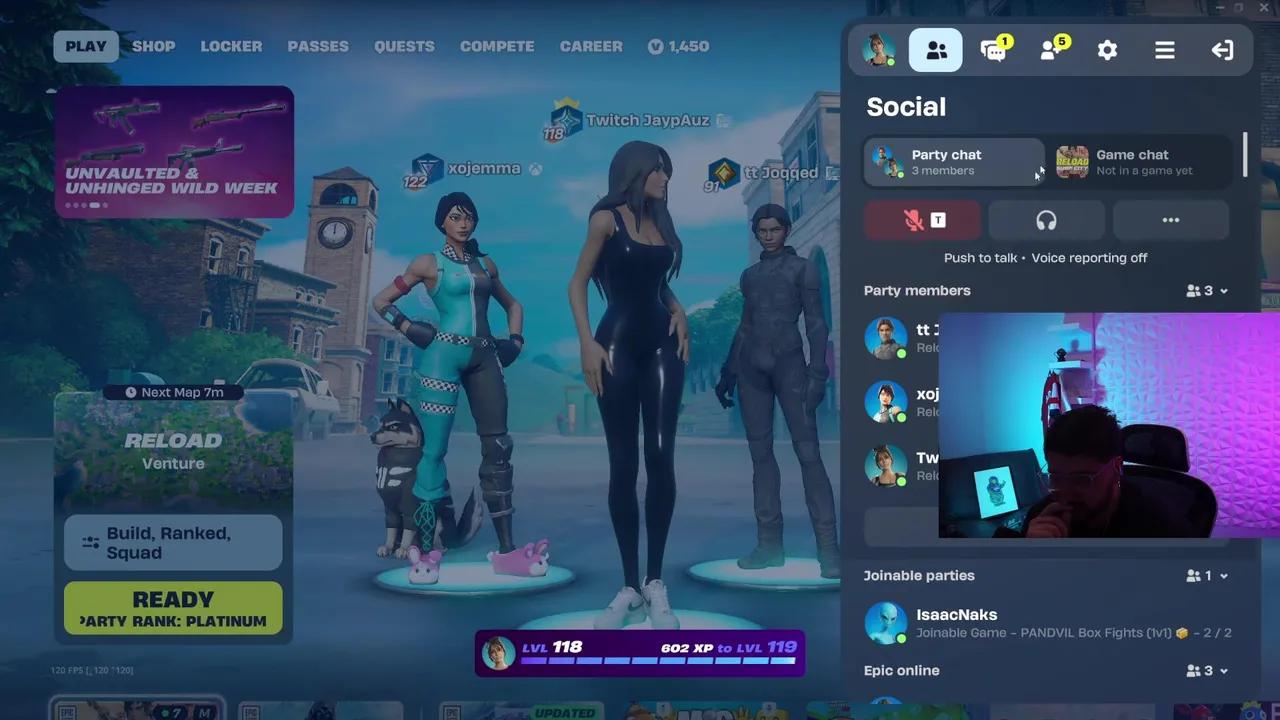Viewport: 1280px width, 720px height.
Task: Open the hamburger menu icon
Action: pos(1164,50)
